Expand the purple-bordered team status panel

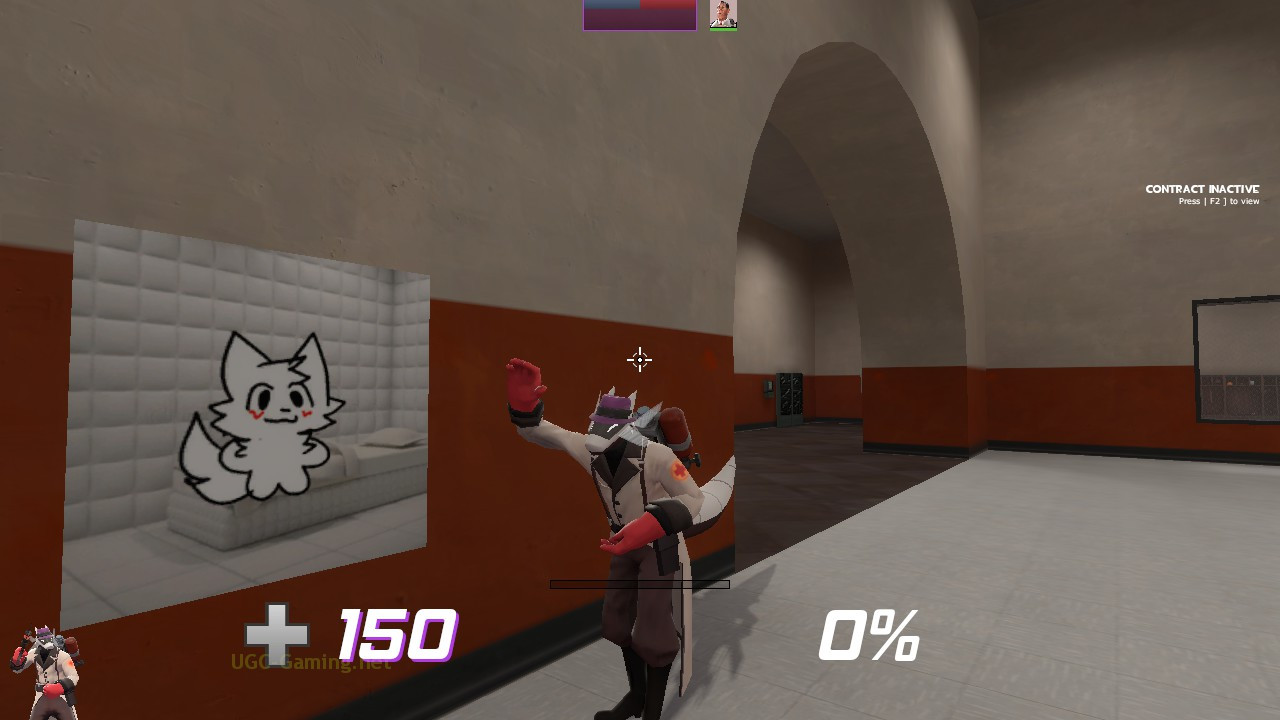click(x=638, y=13)
